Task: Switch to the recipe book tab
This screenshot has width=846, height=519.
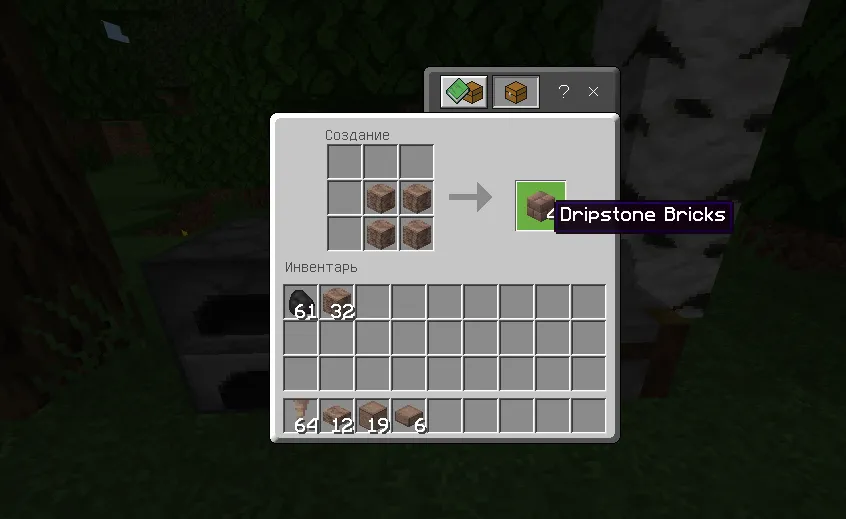Action: pyautogui.click(x=464, y=92)
